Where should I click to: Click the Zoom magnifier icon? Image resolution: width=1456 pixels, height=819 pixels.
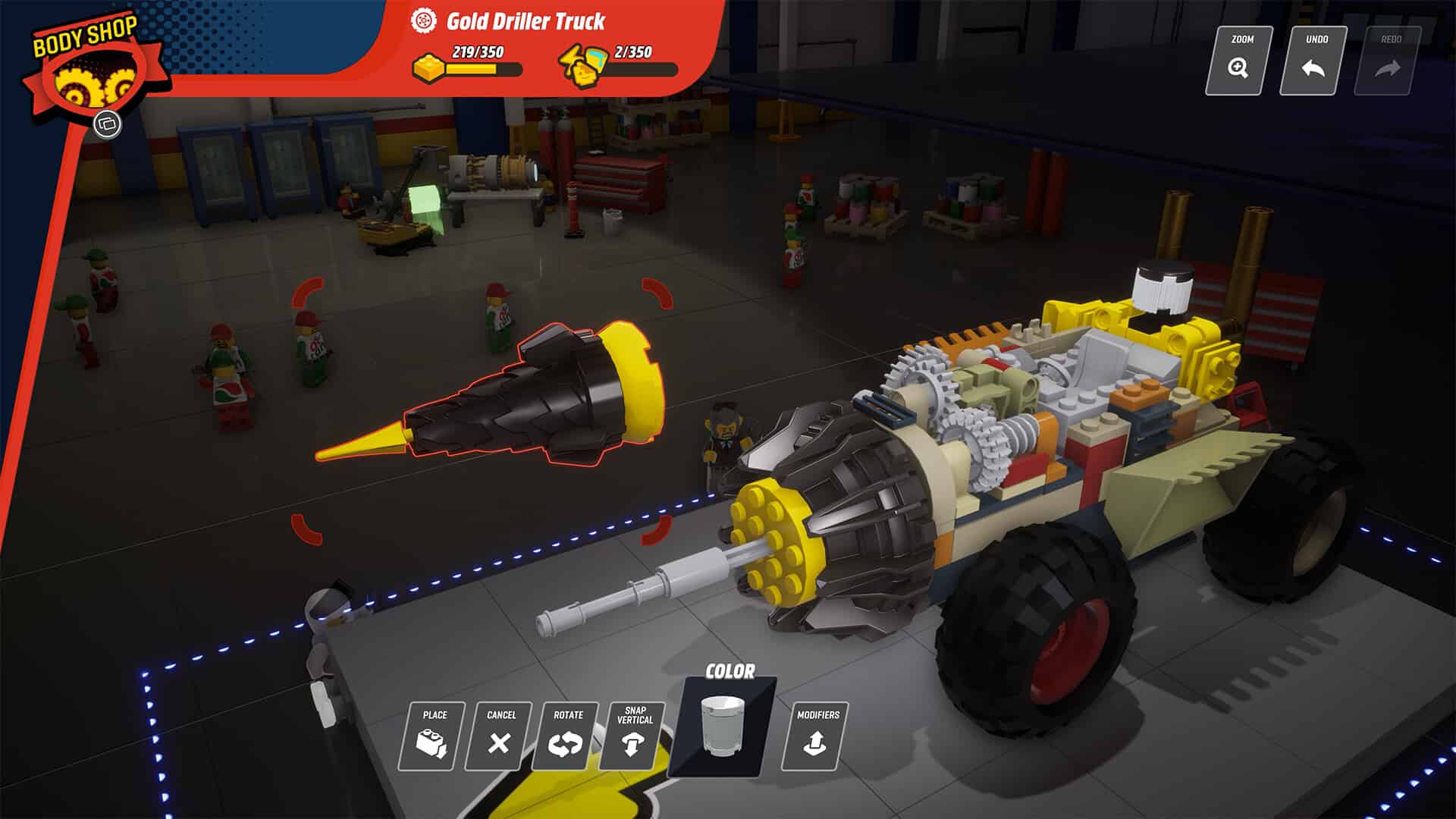point(1238,67)
